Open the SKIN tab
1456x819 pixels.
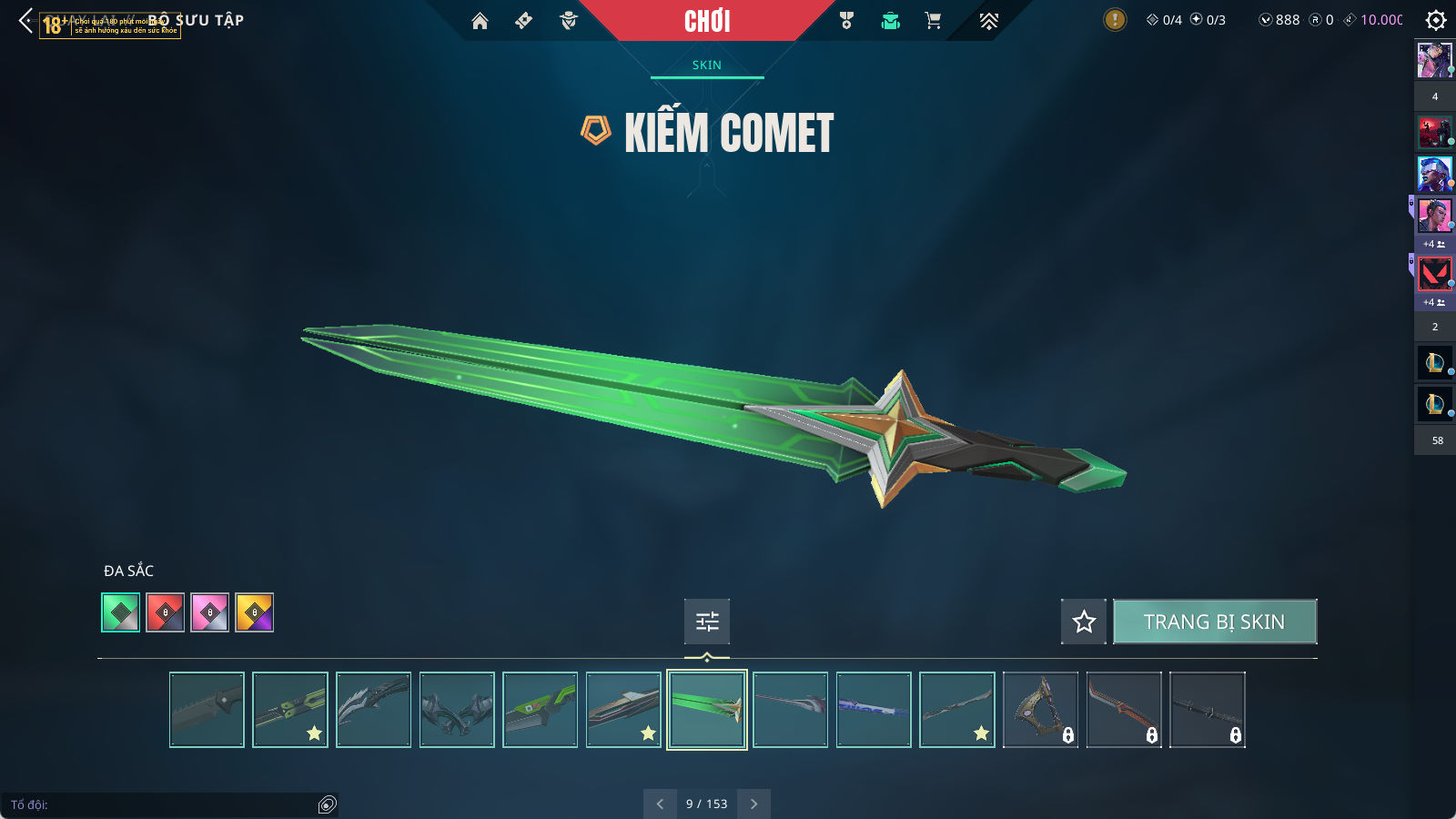707,65
